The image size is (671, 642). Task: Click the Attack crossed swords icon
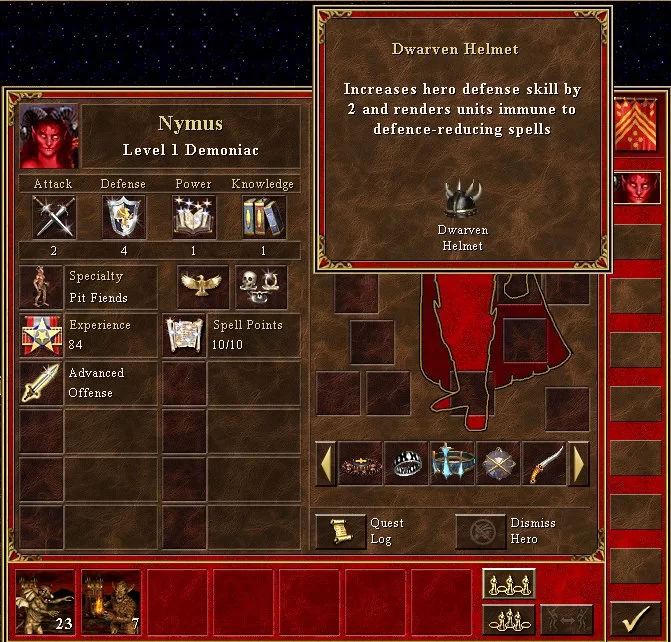tap(53, 217)
